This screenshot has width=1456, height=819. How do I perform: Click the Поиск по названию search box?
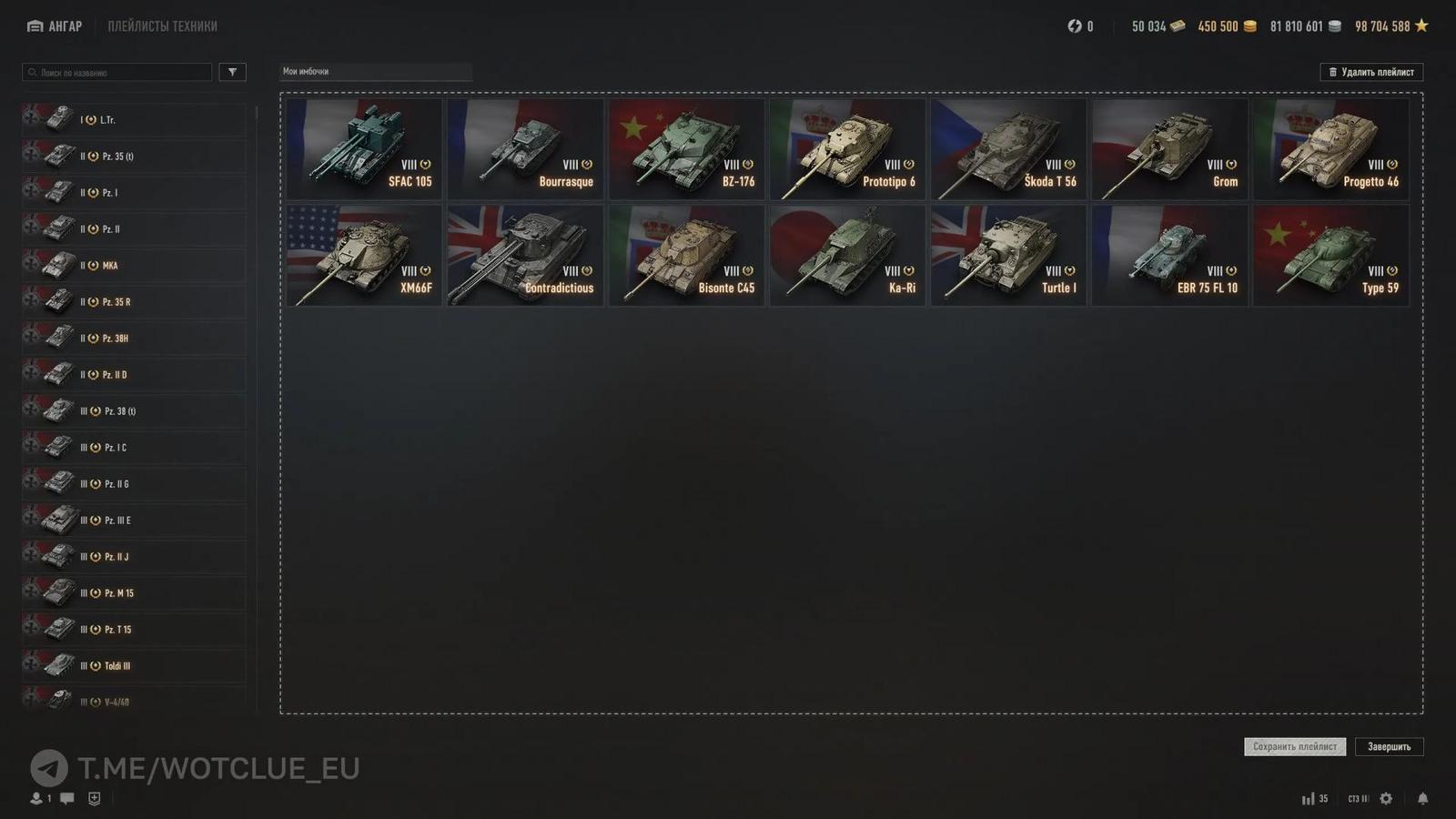click(x=116, y=72)
